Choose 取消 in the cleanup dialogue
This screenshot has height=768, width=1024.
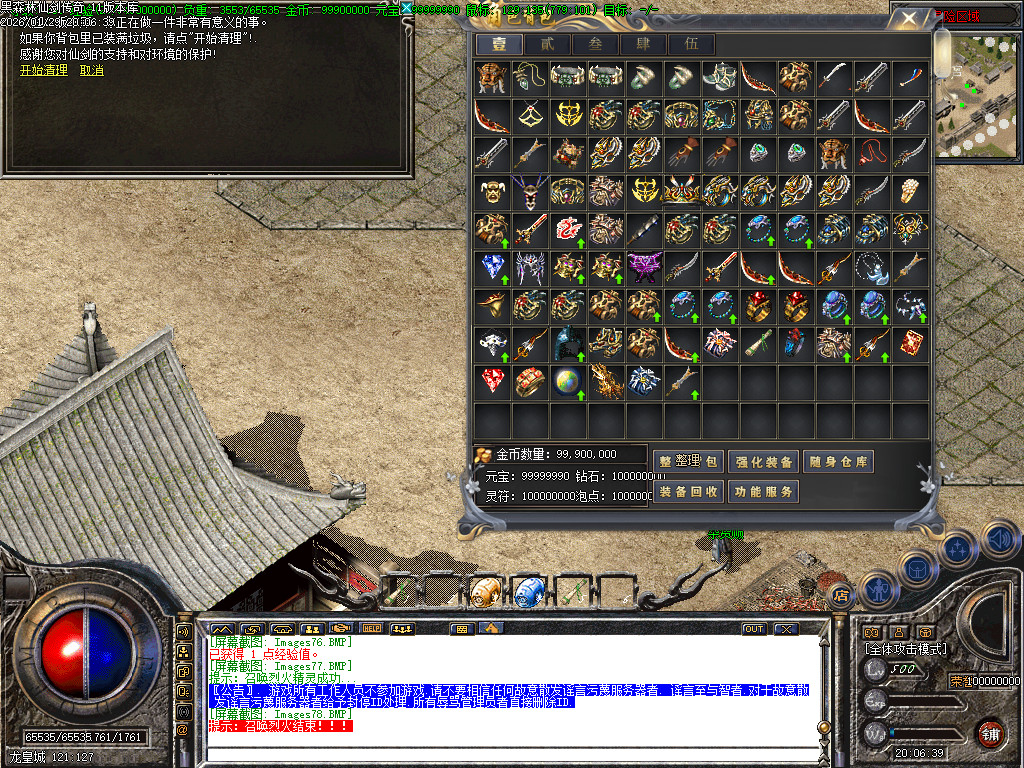[91, 70]
